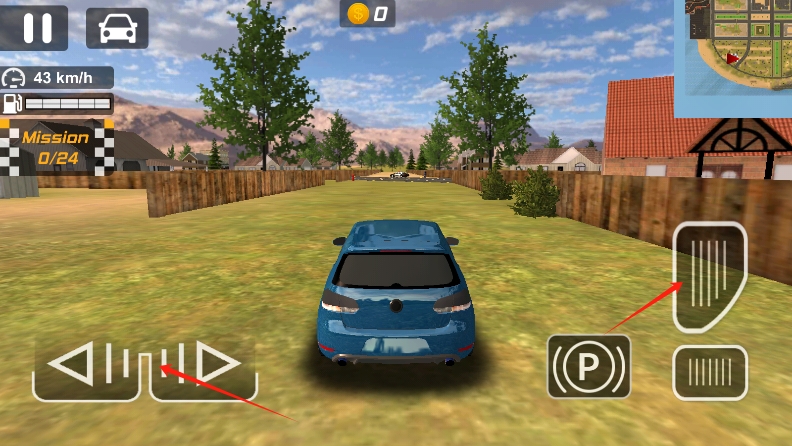Screen dimensions: 792x446
Task: Step on the tall gas pedal
Action: click(x=709, y=276)
